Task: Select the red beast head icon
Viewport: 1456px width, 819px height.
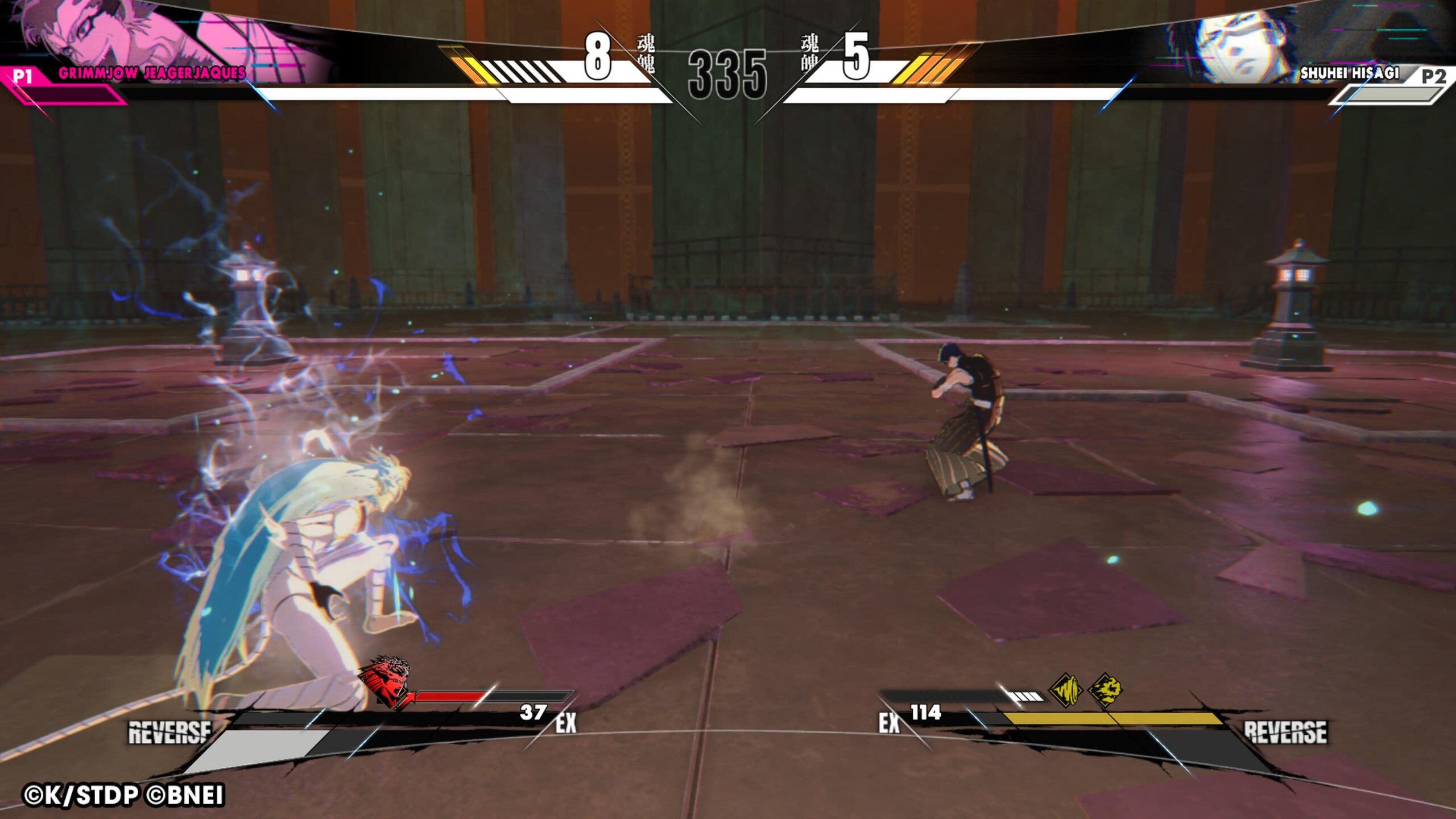Action: pyautogui.click(x=385, y=680)
